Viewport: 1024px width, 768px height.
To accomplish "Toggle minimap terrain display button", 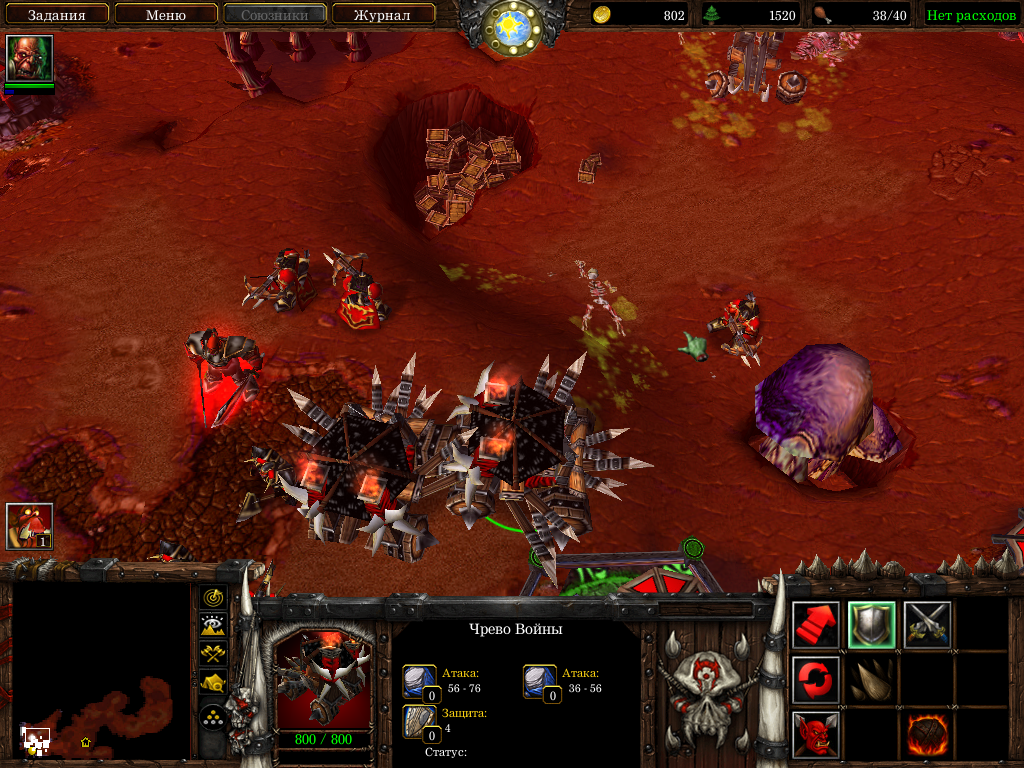I will point(213,626).
